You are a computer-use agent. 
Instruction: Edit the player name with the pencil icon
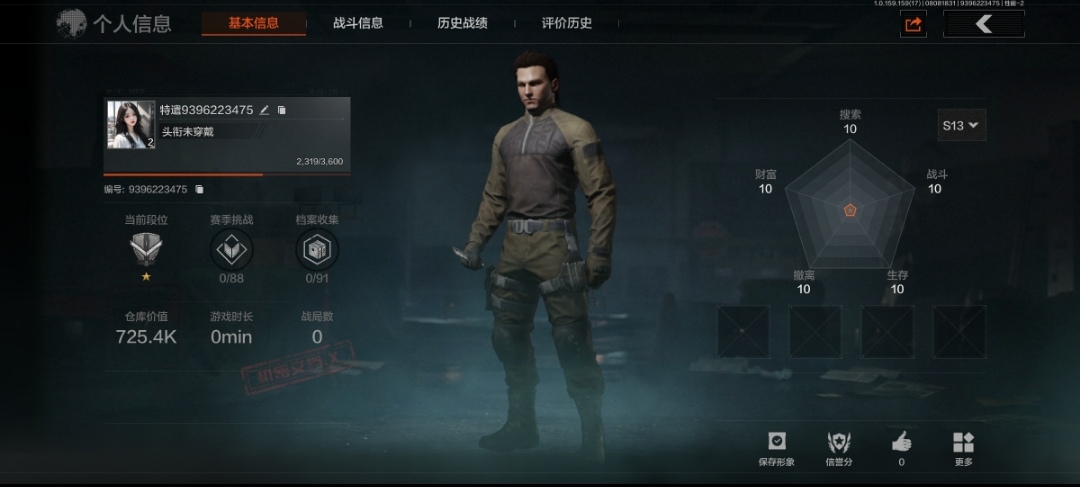[x=265, y=110]
